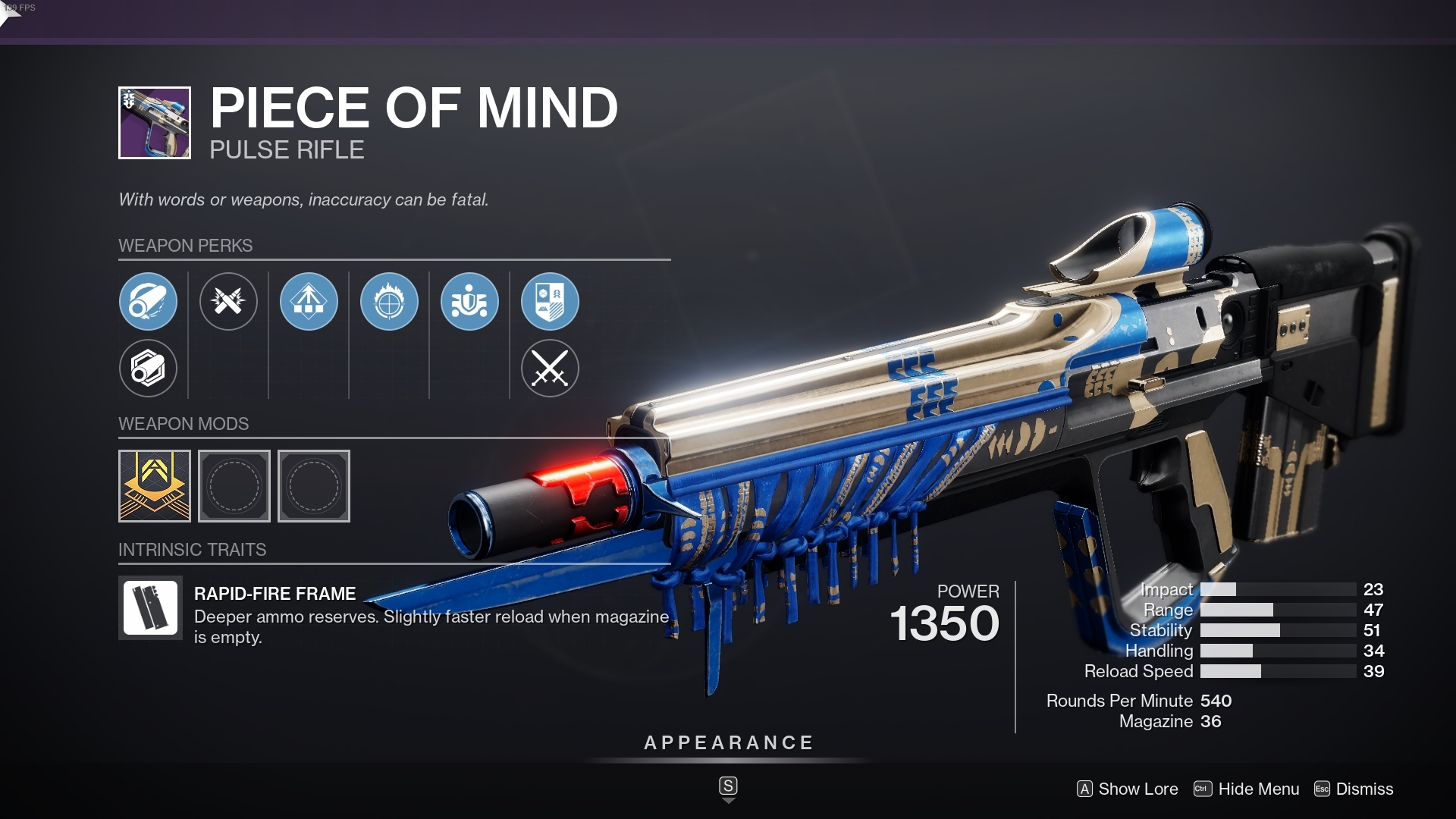Open the S-key character dropdown at bottom
This screenshot has height=819, width=1456.
728,787
